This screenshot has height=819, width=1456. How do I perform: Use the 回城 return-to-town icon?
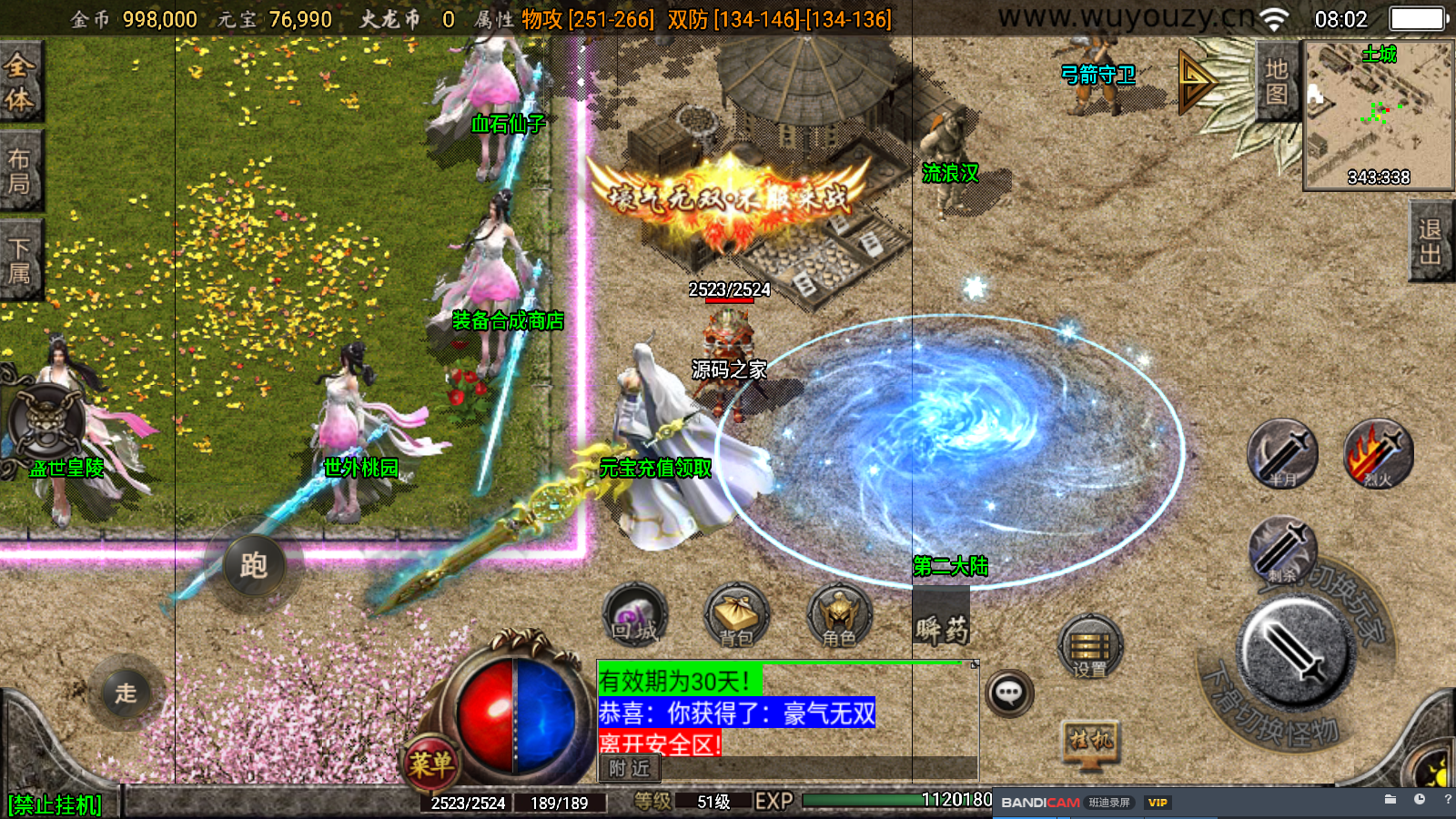pos(635,615)
